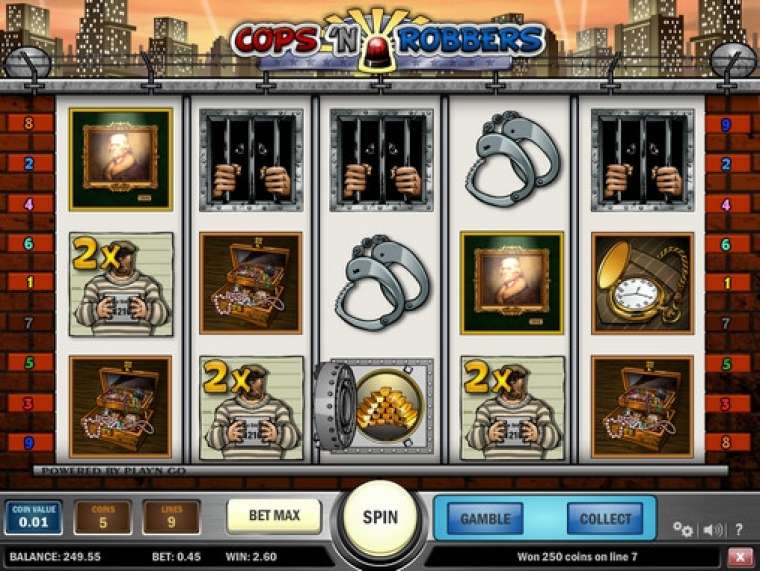Close the game with the red X
The image size is (760, 571).
(x=740, y=556)
